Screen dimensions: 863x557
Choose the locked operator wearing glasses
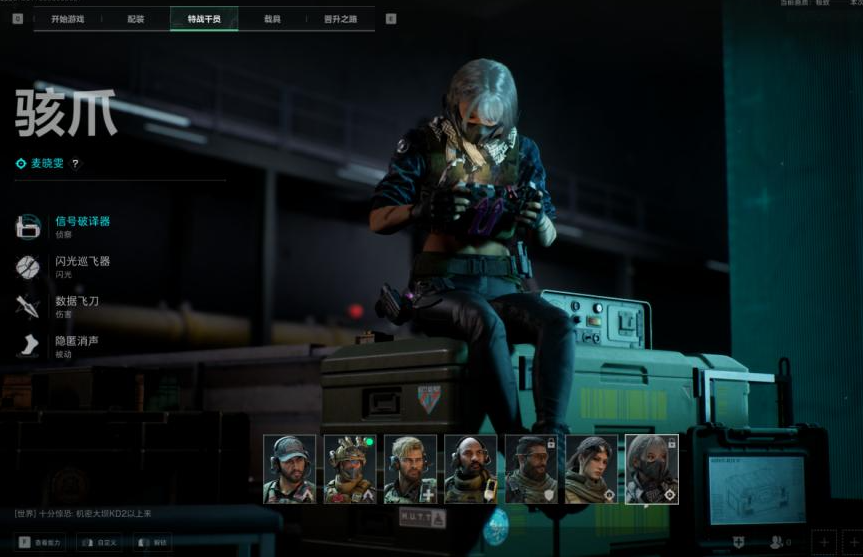click(x=531, y=469)
